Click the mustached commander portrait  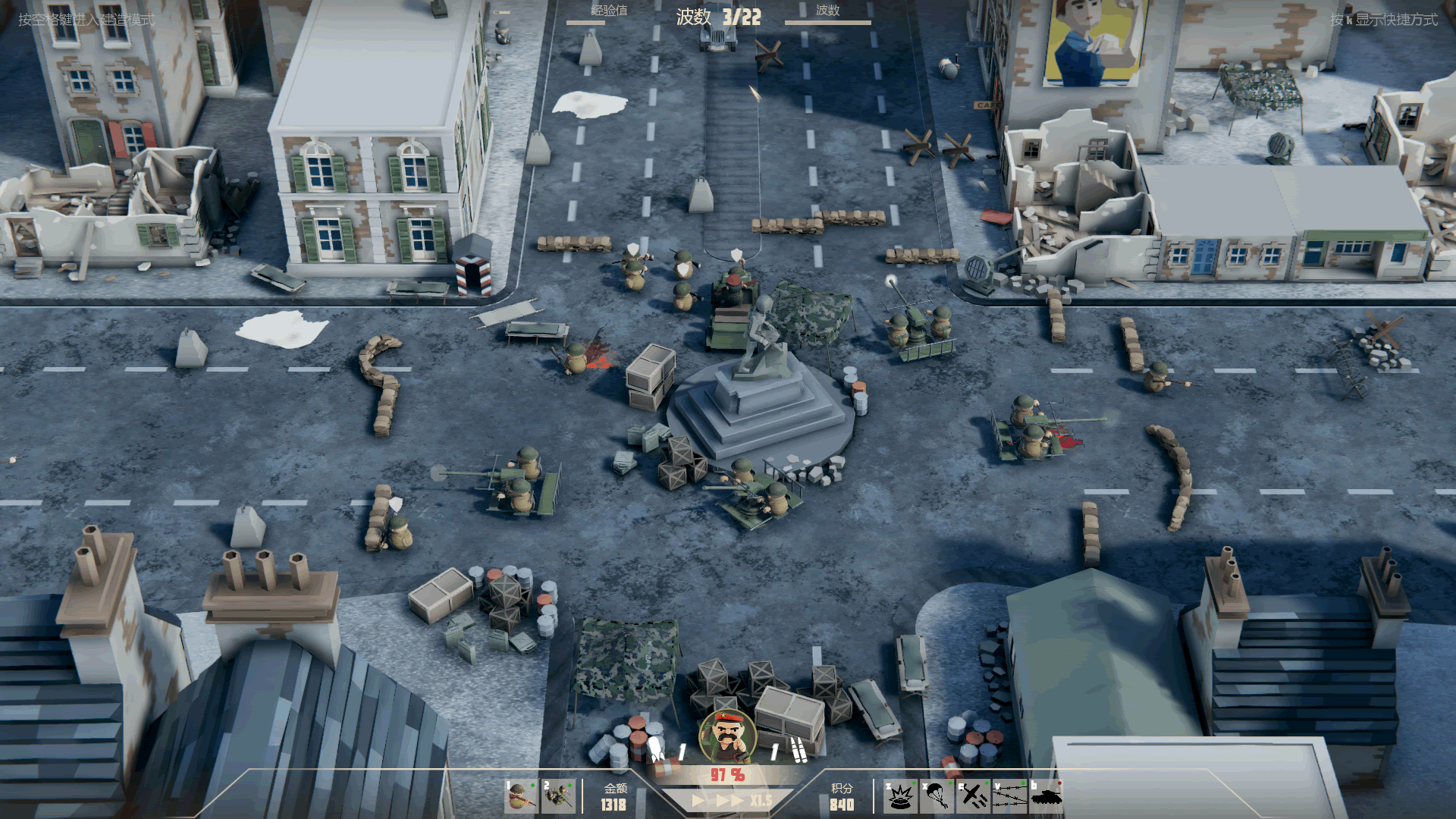728,736
